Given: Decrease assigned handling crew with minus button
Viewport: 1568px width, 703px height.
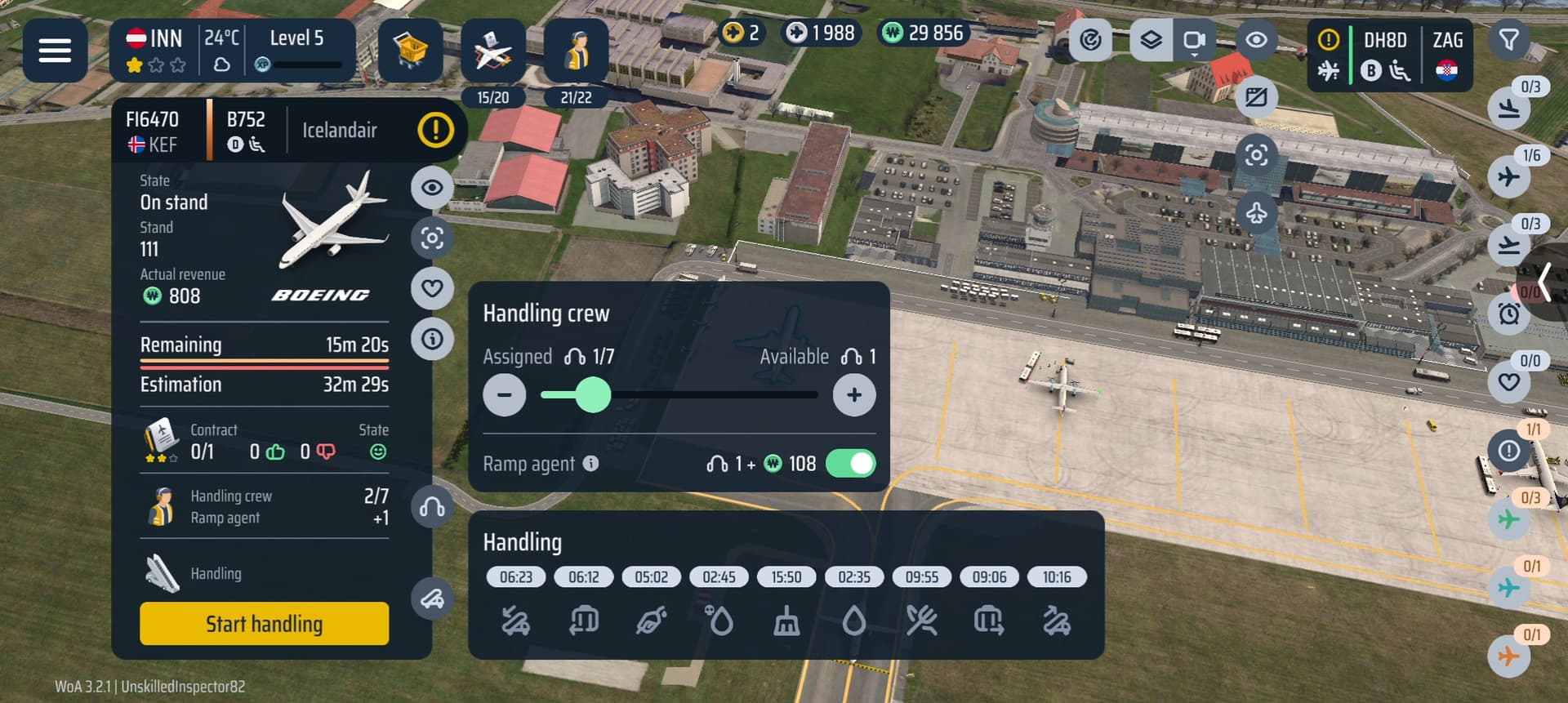Looking at the screenshot, I should [x=504, y=395].
